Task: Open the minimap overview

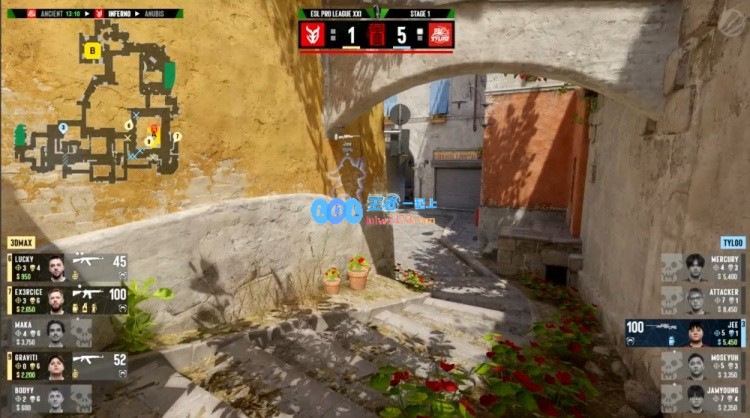Action: pyautogui.click(x=95, y=100)
